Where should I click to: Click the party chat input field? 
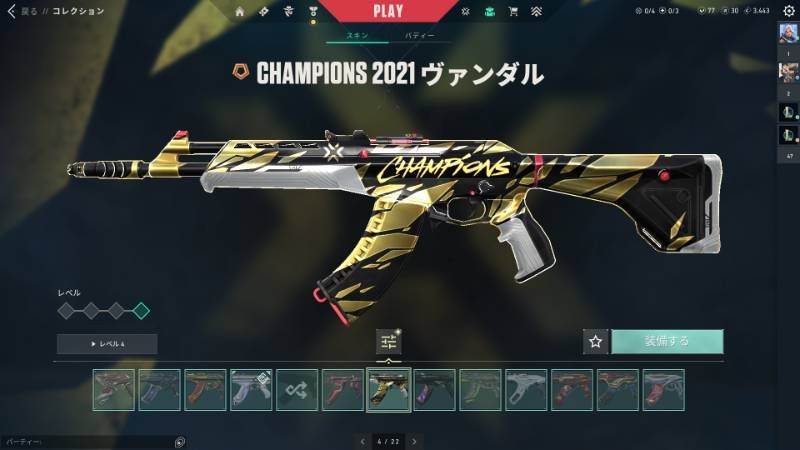pyautogui.click(x=85, y=441)
